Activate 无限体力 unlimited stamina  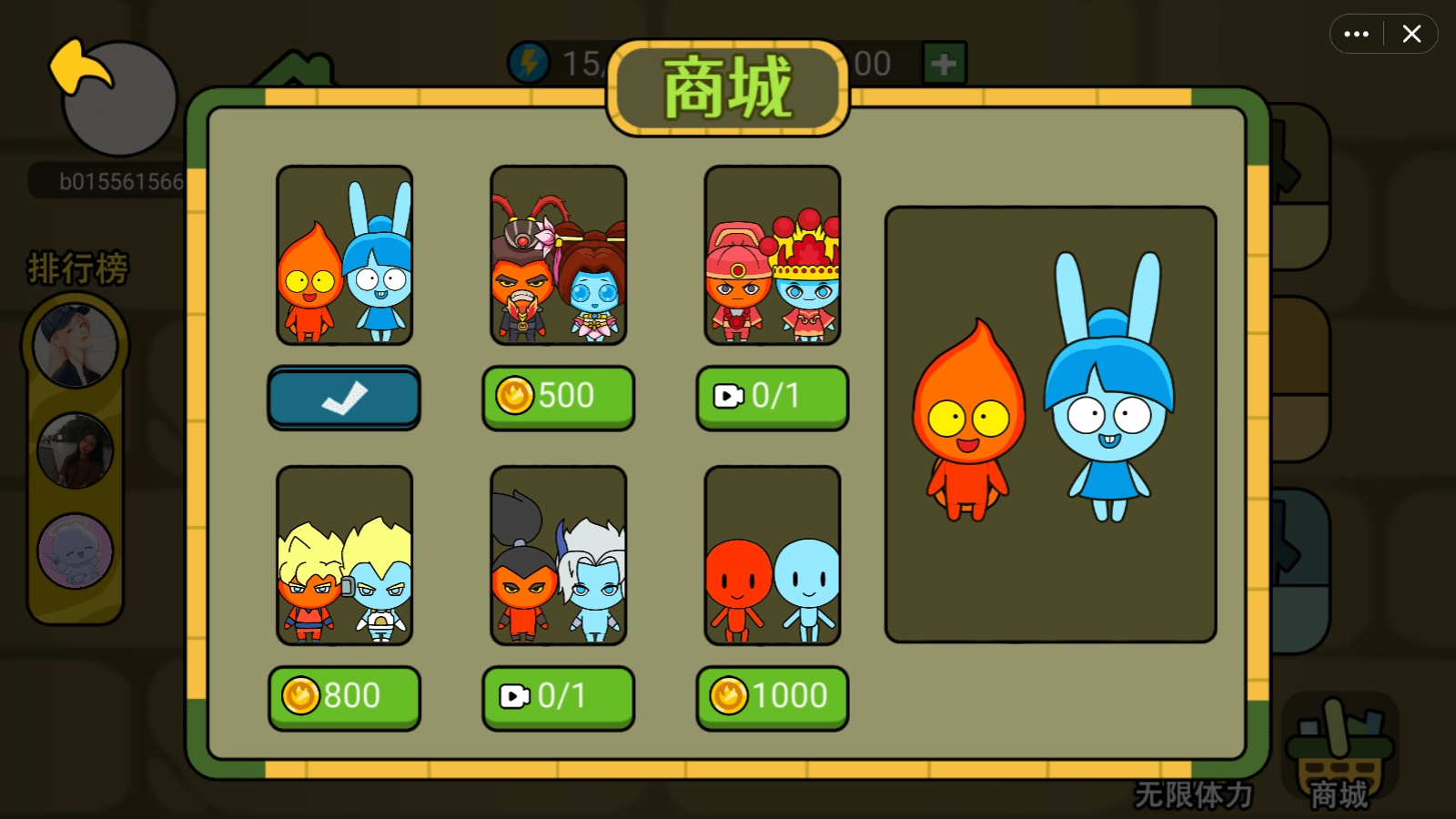tap(1194, 794)
